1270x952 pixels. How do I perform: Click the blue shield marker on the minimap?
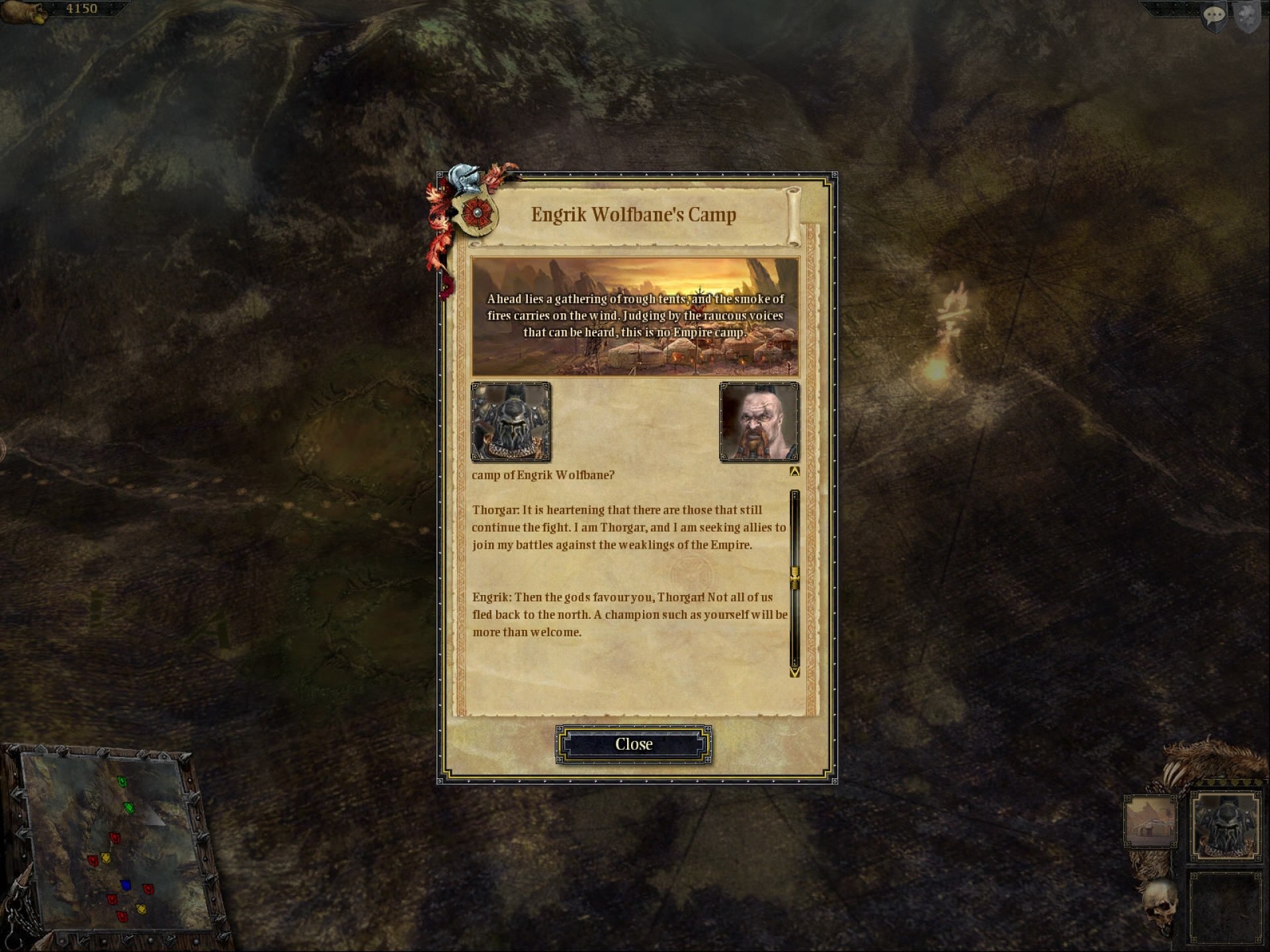126,885
